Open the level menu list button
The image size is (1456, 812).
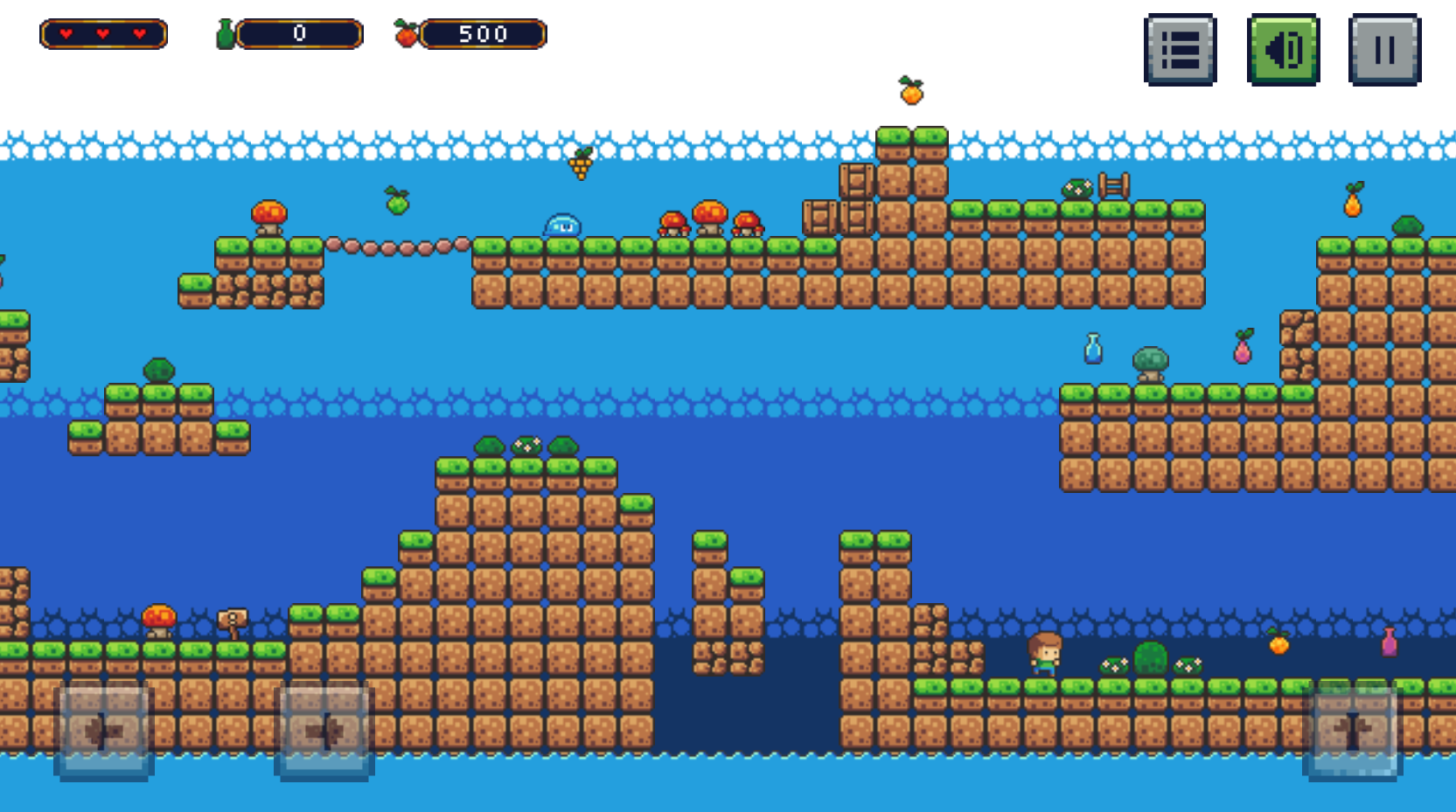(1180, 50)
